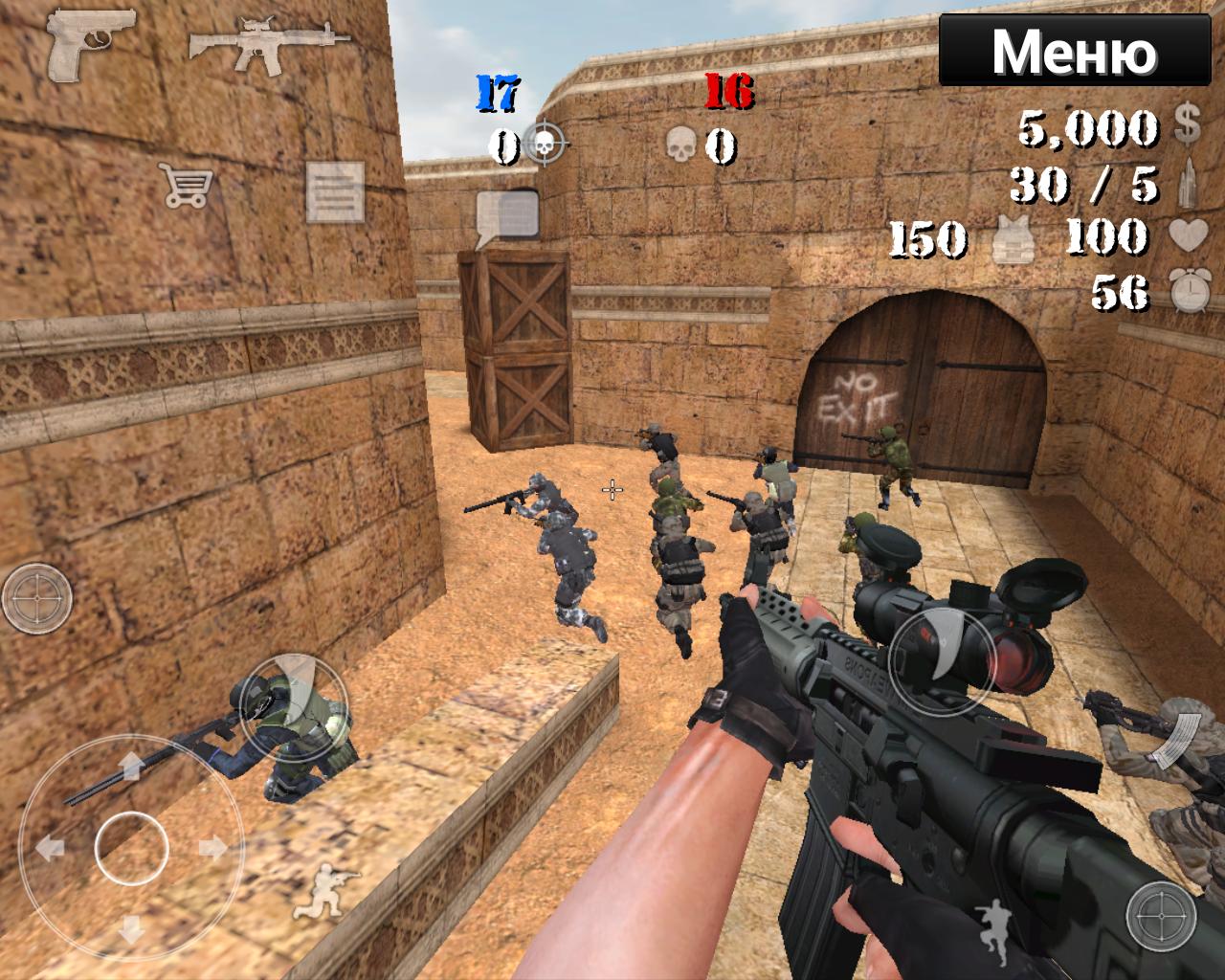Tap the dollar sign money icon
Image resolution: width=1225 pixels, height=980 pixels.
pos(1187,122)
